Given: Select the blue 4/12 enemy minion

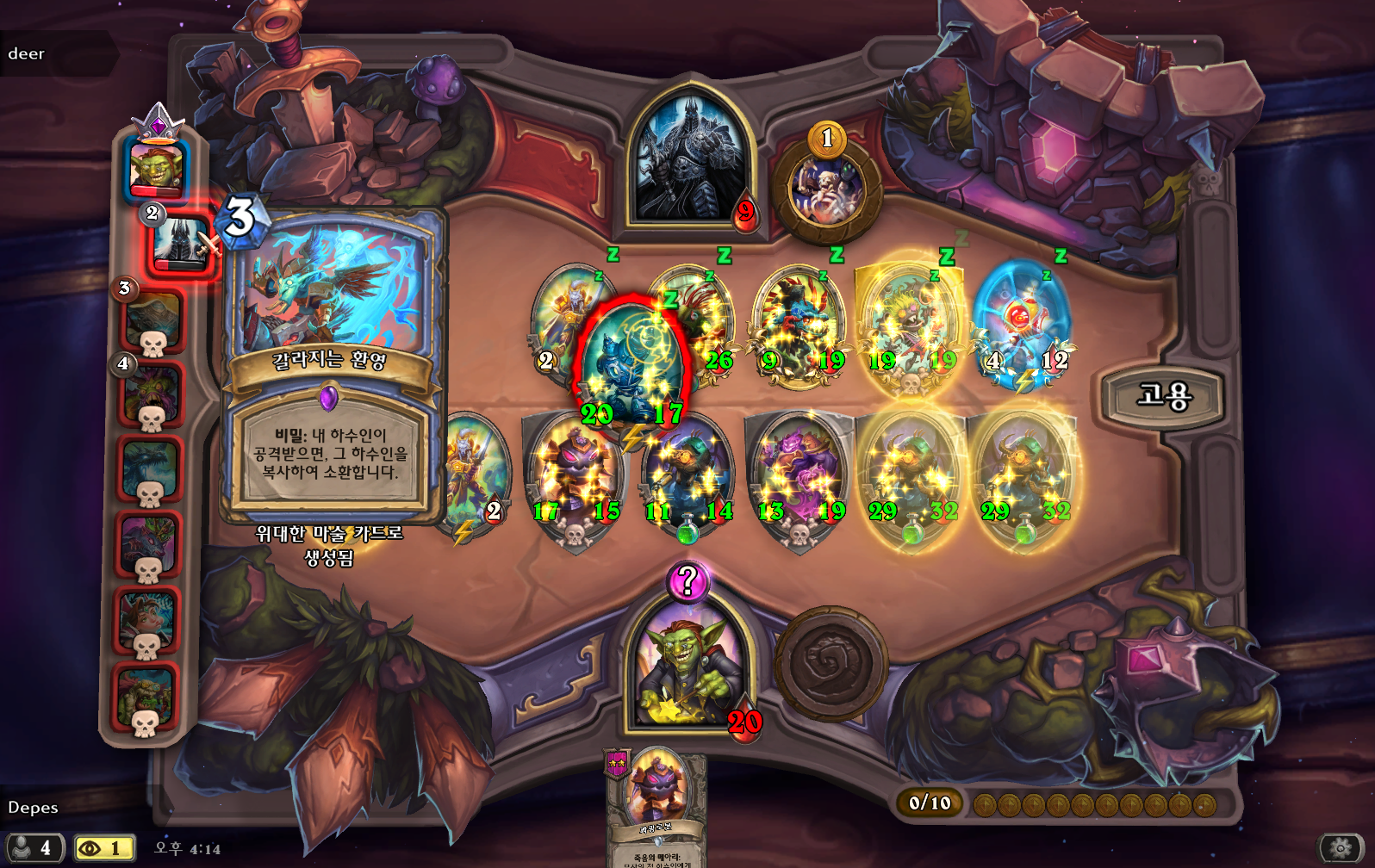Looking at the screenshot, I should [x=1022, y=325].
